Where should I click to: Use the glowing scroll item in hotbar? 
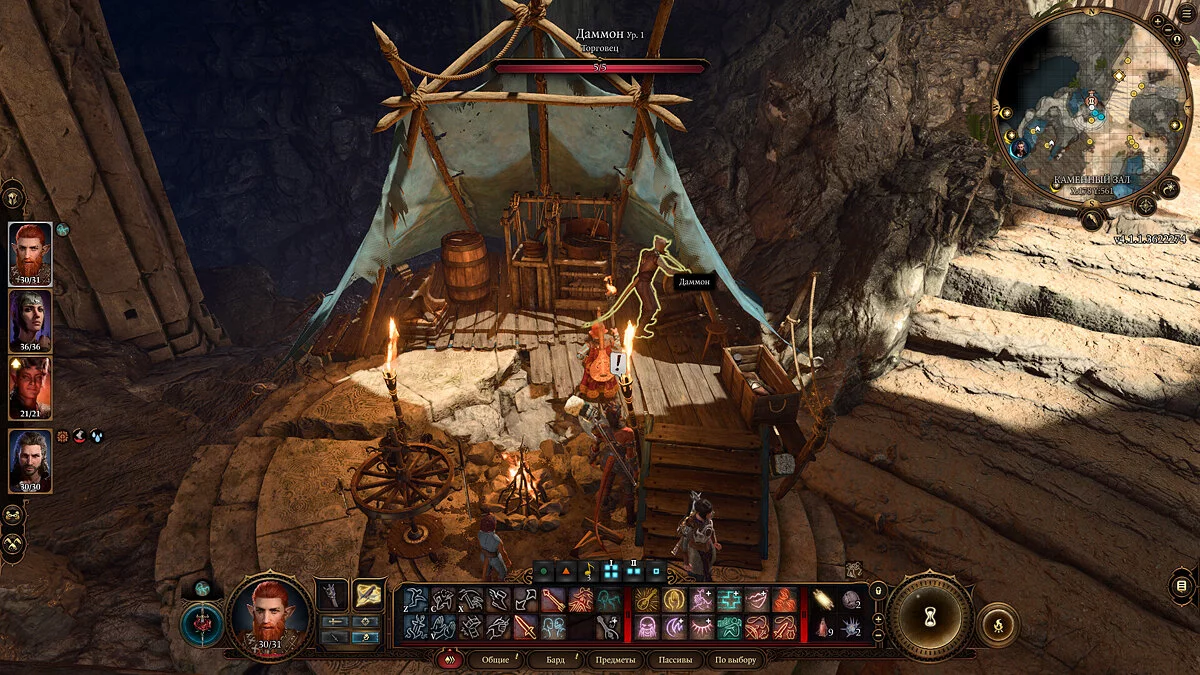[x=823, y=600]
